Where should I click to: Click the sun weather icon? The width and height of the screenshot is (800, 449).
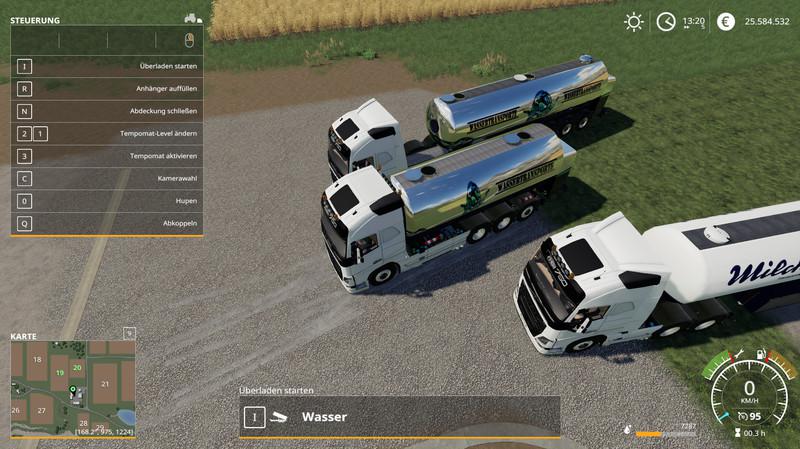pos(634,21)
